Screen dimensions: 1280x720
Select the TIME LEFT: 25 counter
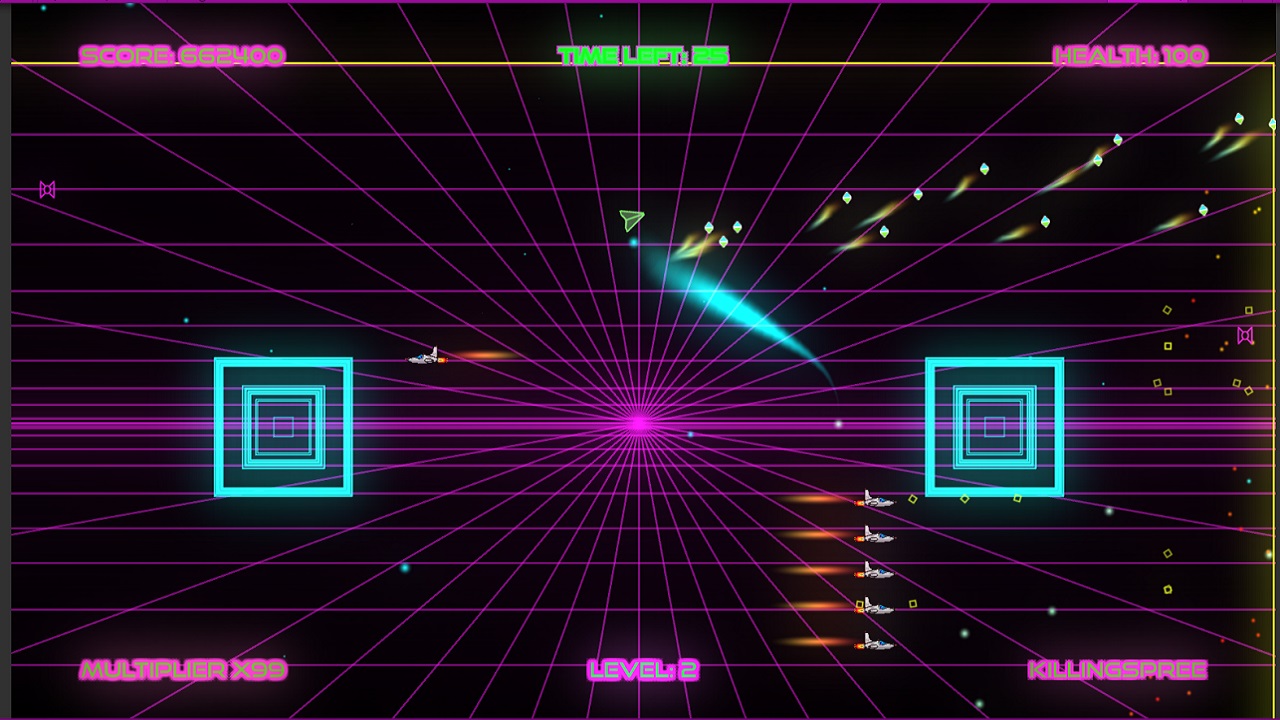point(644,55)
